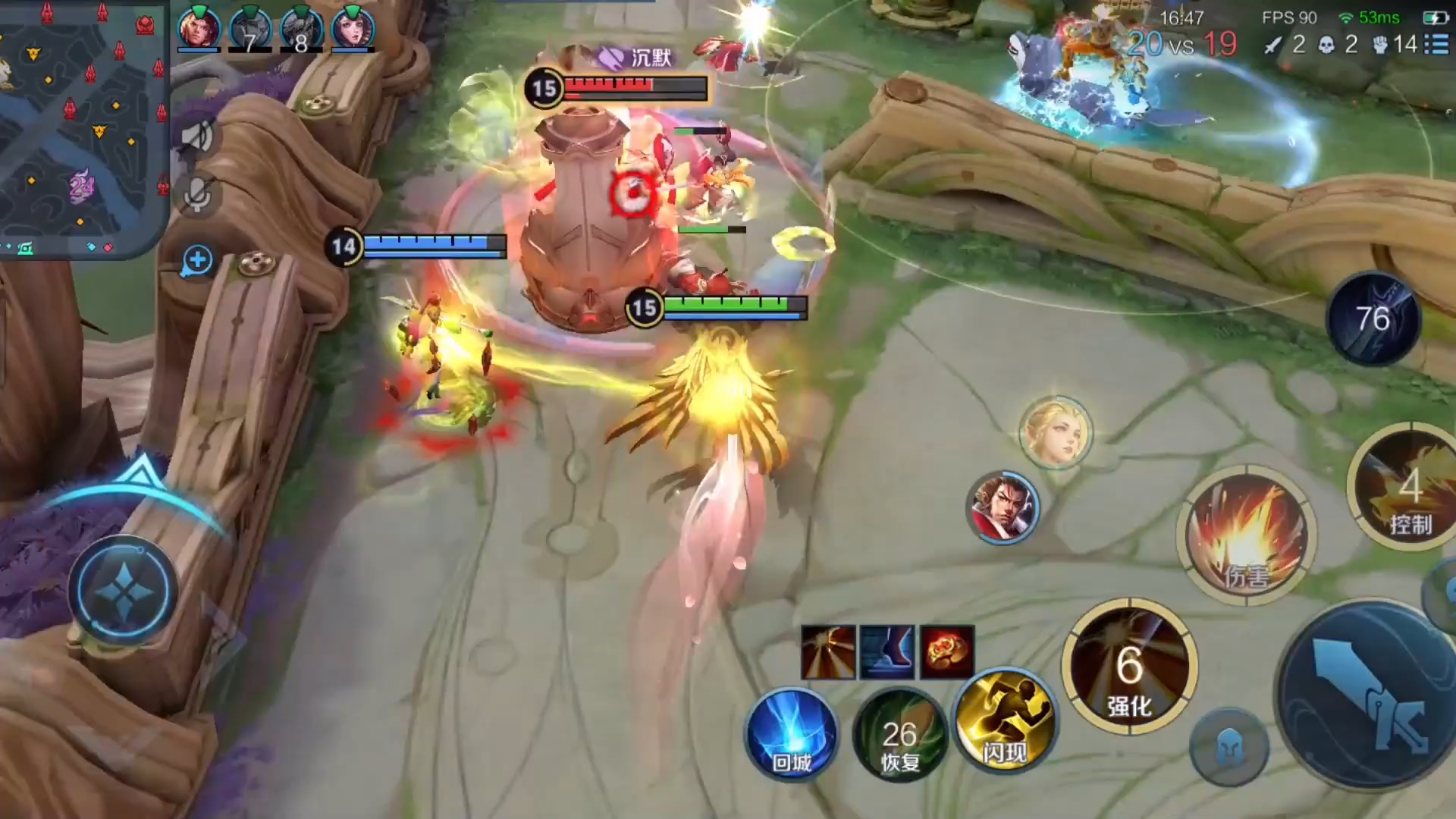The height and width of the screenshot is (819, 1456).
Task: Open the scoreboard list menu
Action: tap(1436, 44)
